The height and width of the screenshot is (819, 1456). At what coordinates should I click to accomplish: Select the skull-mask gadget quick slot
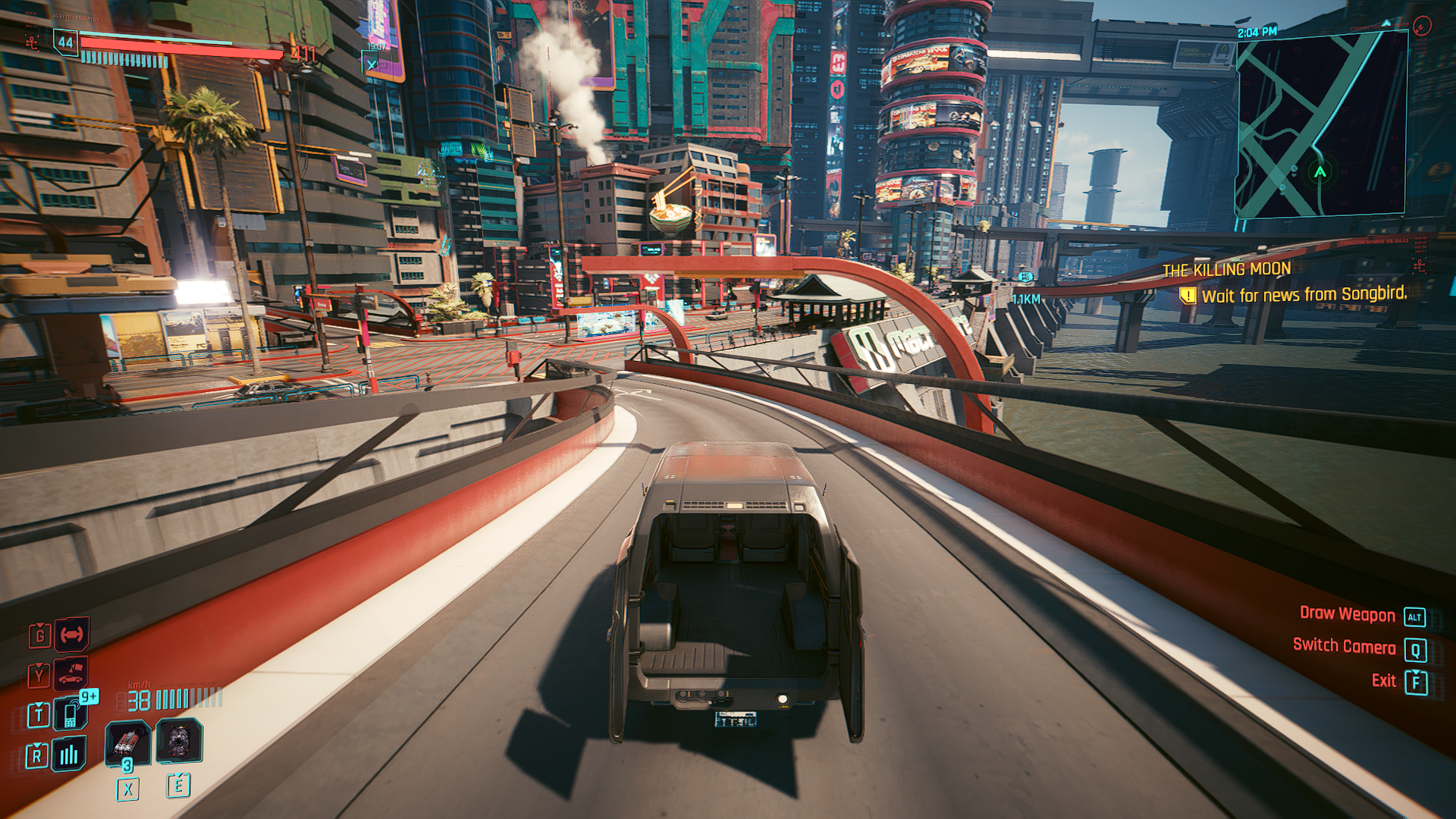179,741
